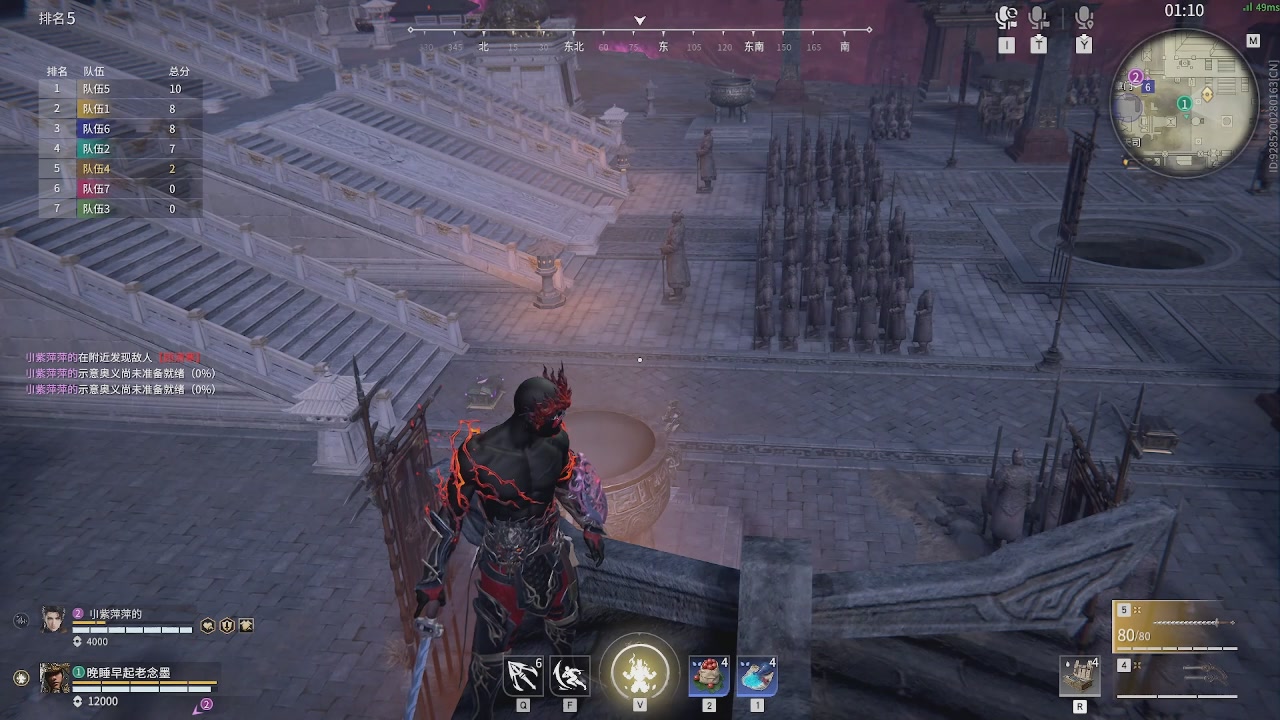Select own portrait 晚睡早起老念墨

54,678
